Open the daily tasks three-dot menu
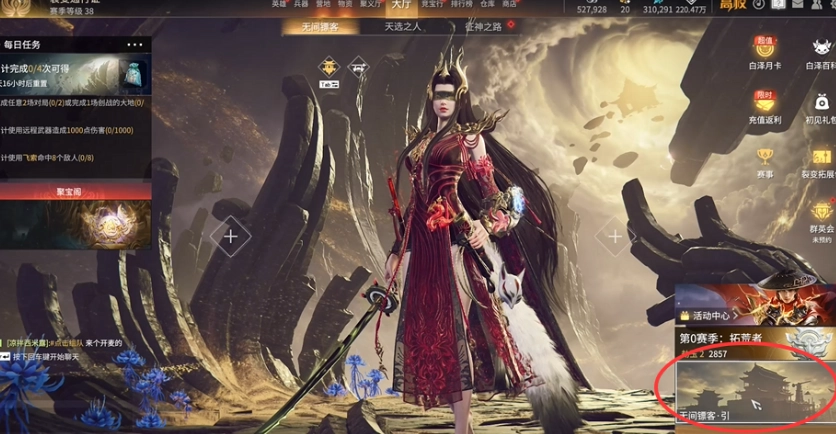The image size is (836, 434). pyautogui.click(x=136, y=45)
